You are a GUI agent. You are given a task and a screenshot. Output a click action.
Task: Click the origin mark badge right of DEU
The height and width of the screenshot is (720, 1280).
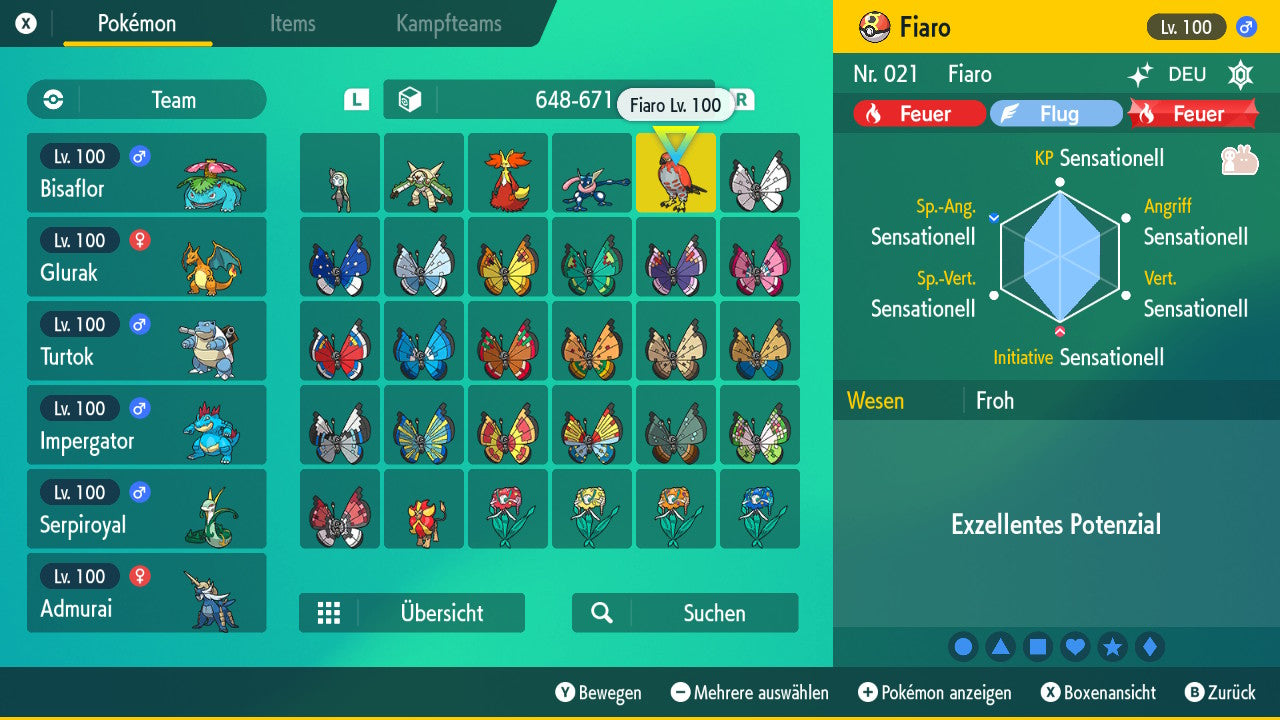click(1240, 75)
